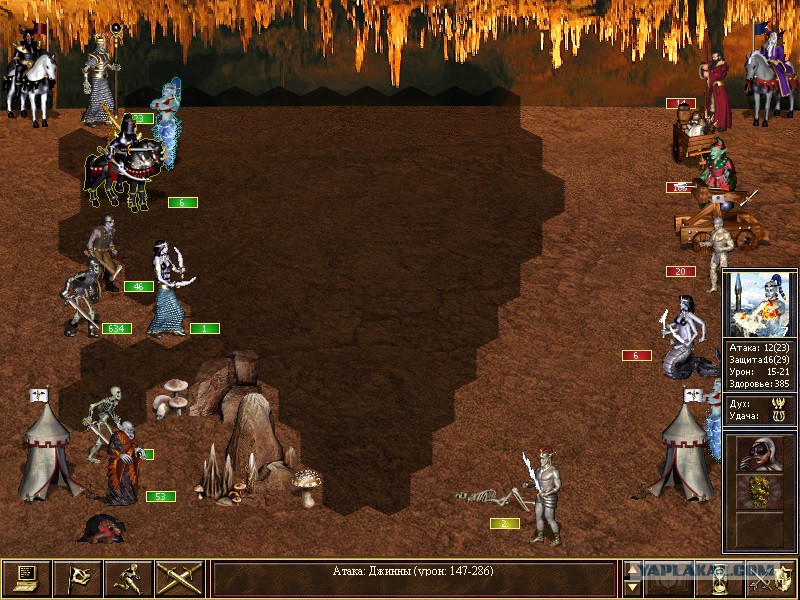The height and width of the screenshot is (600, 800).
Task: Toggle auto-combat crossed swords button
Action: click(179, 579)
